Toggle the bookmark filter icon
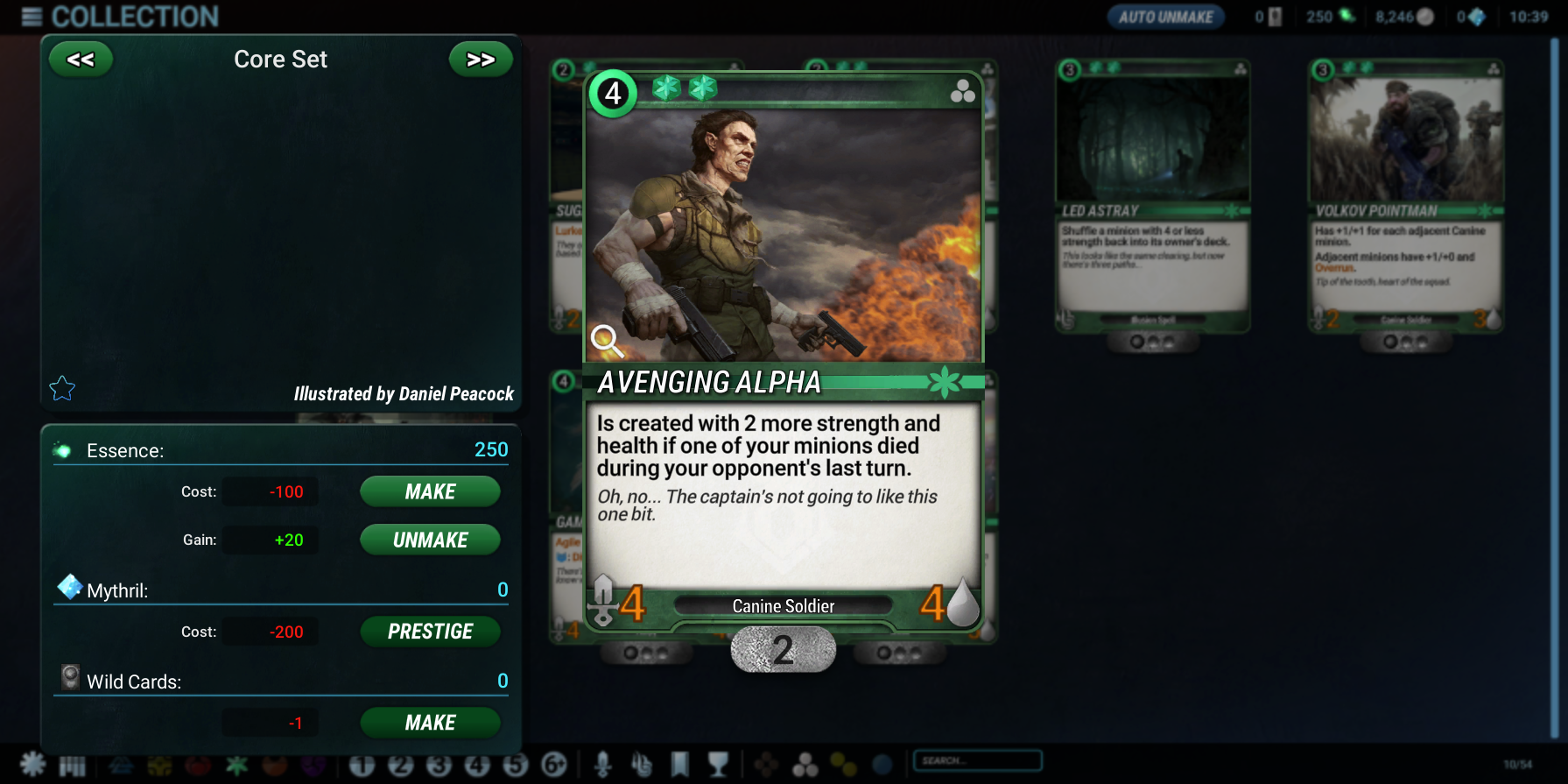 point(679,765)
